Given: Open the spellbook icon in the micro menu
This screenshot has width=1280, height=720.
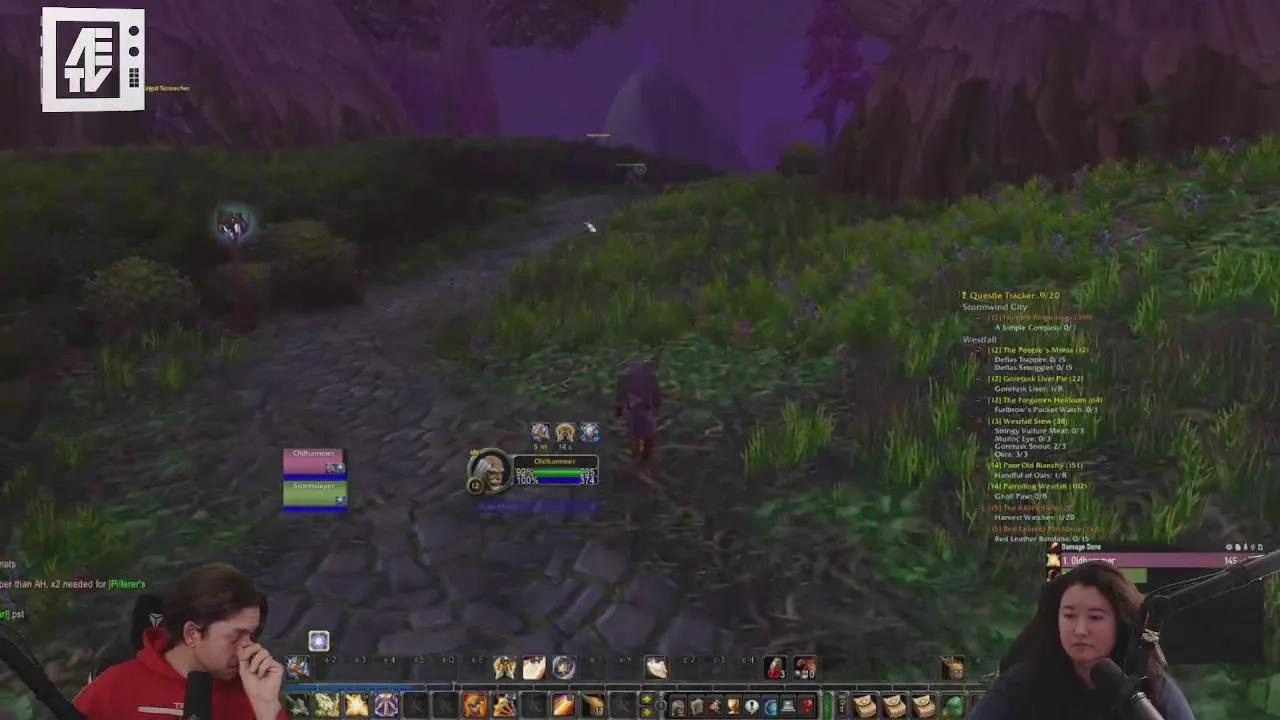Looking at the screenshot, I should [696, 705].
